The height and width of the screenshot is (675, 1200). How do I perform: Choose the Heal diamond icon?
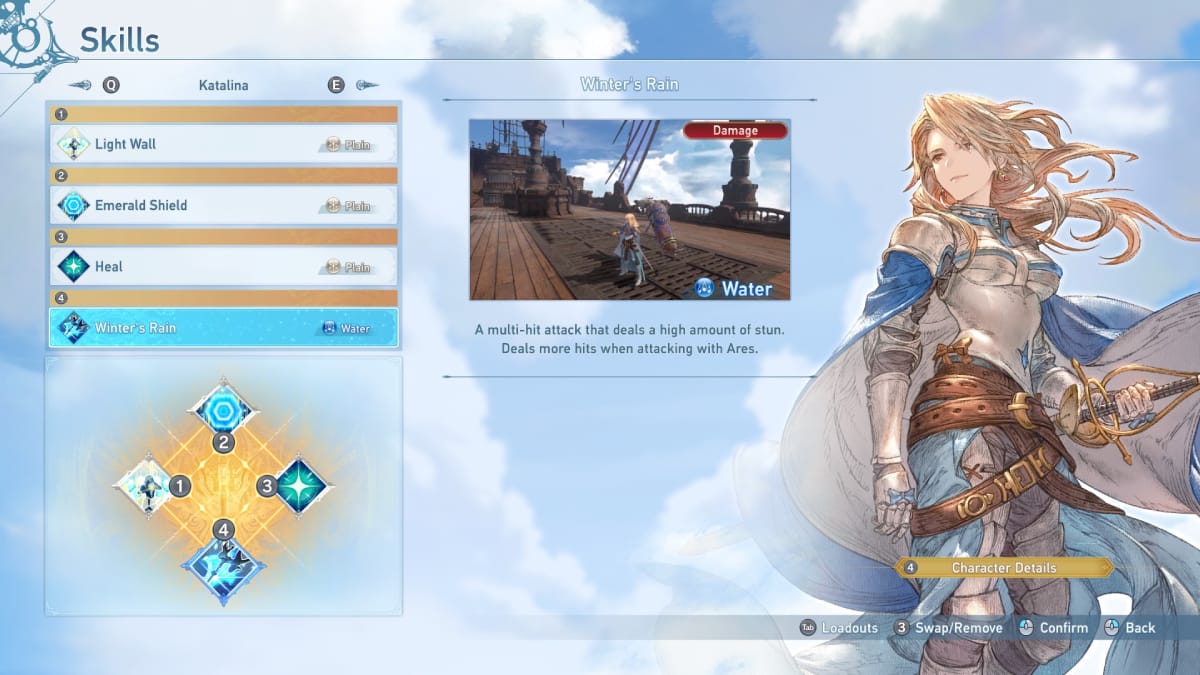click(302, 486)
